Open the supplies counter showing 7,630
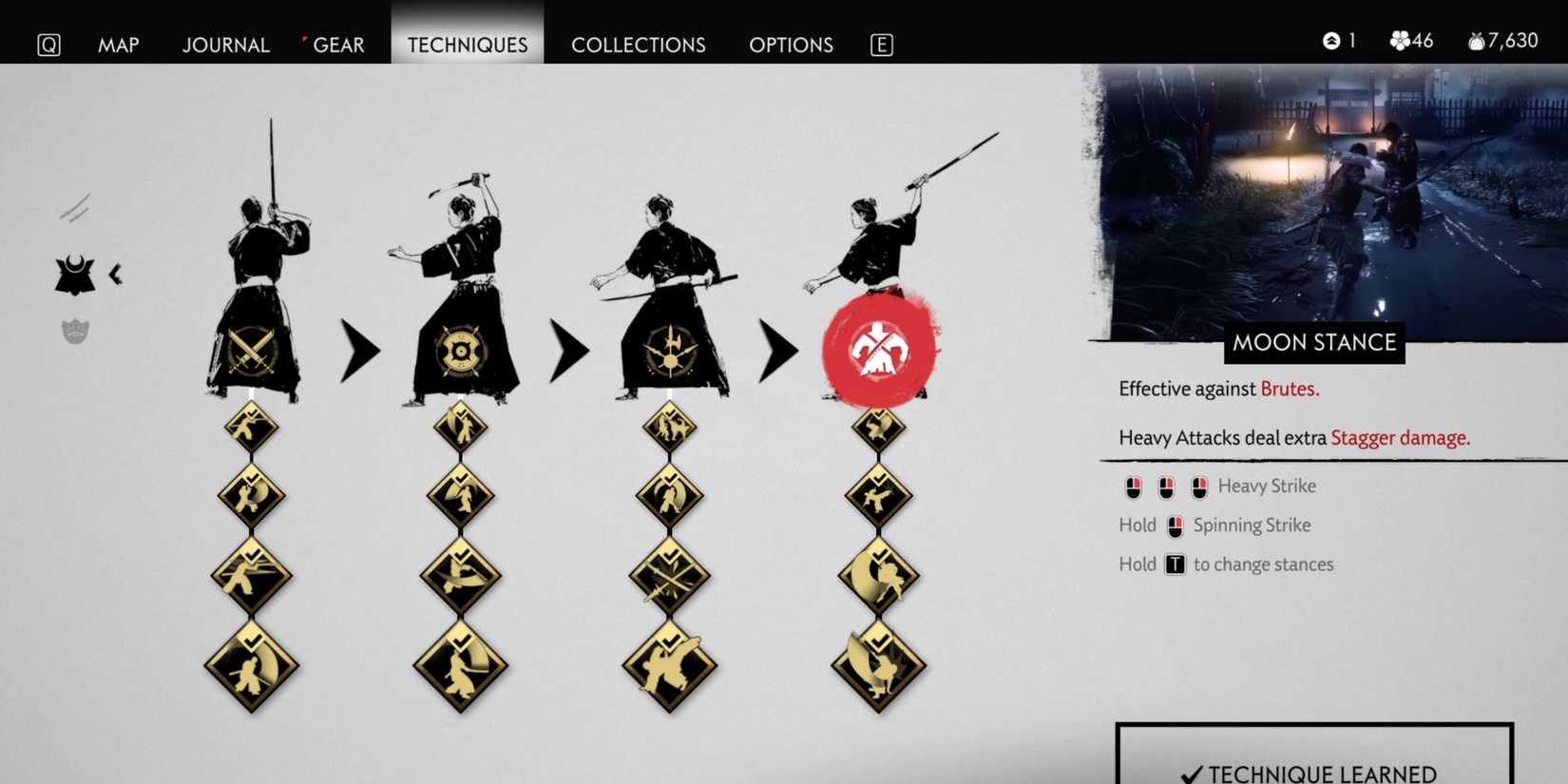 (1501, 41)
